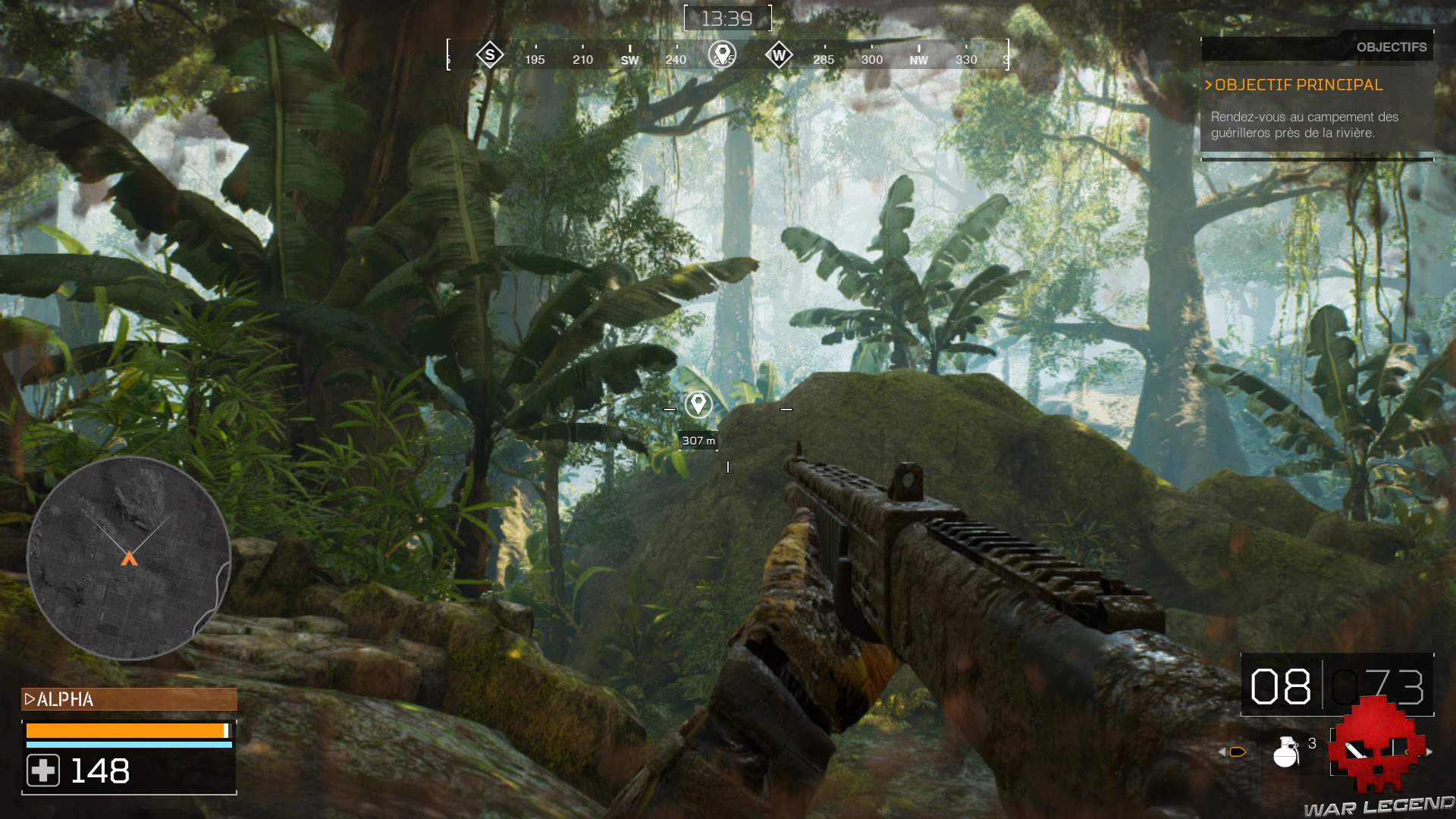
Task: Click the South diamond marker on the compass
Action: [488, 55]
